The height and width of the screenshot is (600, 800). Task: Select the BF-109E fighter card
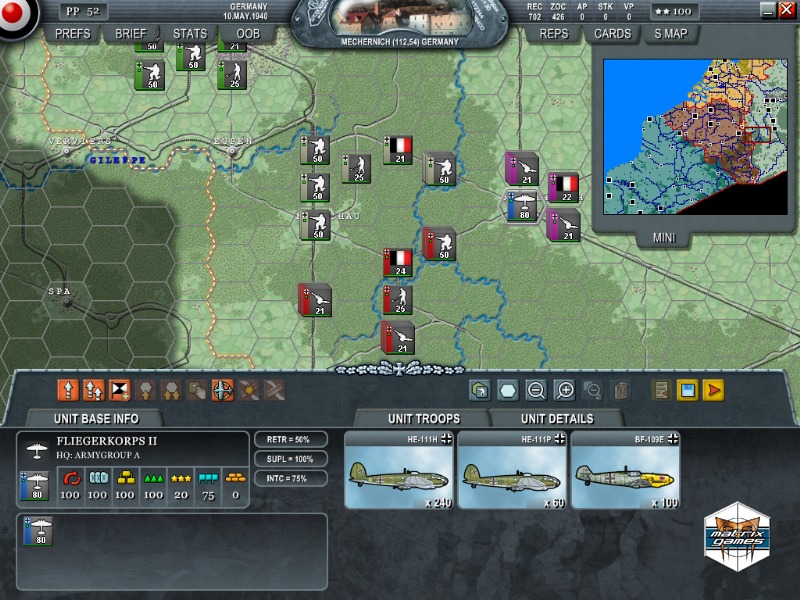click(625, 471)
